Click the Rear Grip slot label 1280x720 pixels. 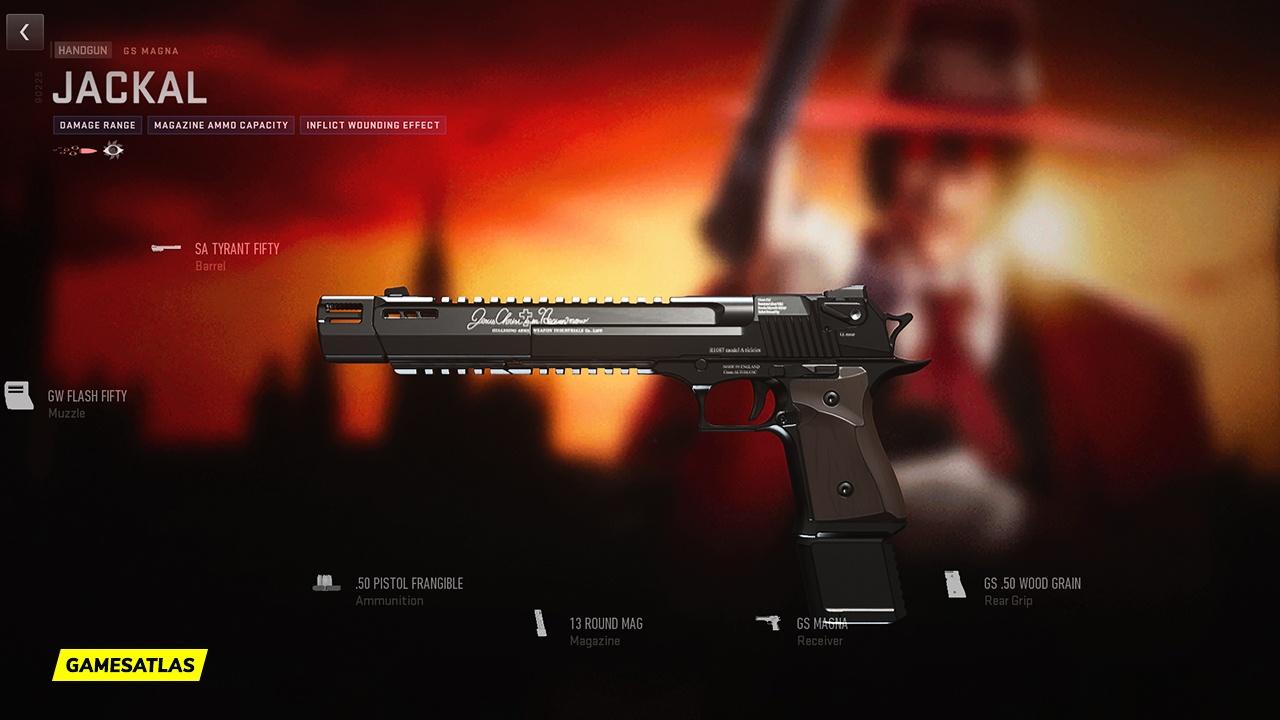pos(1008,601)
